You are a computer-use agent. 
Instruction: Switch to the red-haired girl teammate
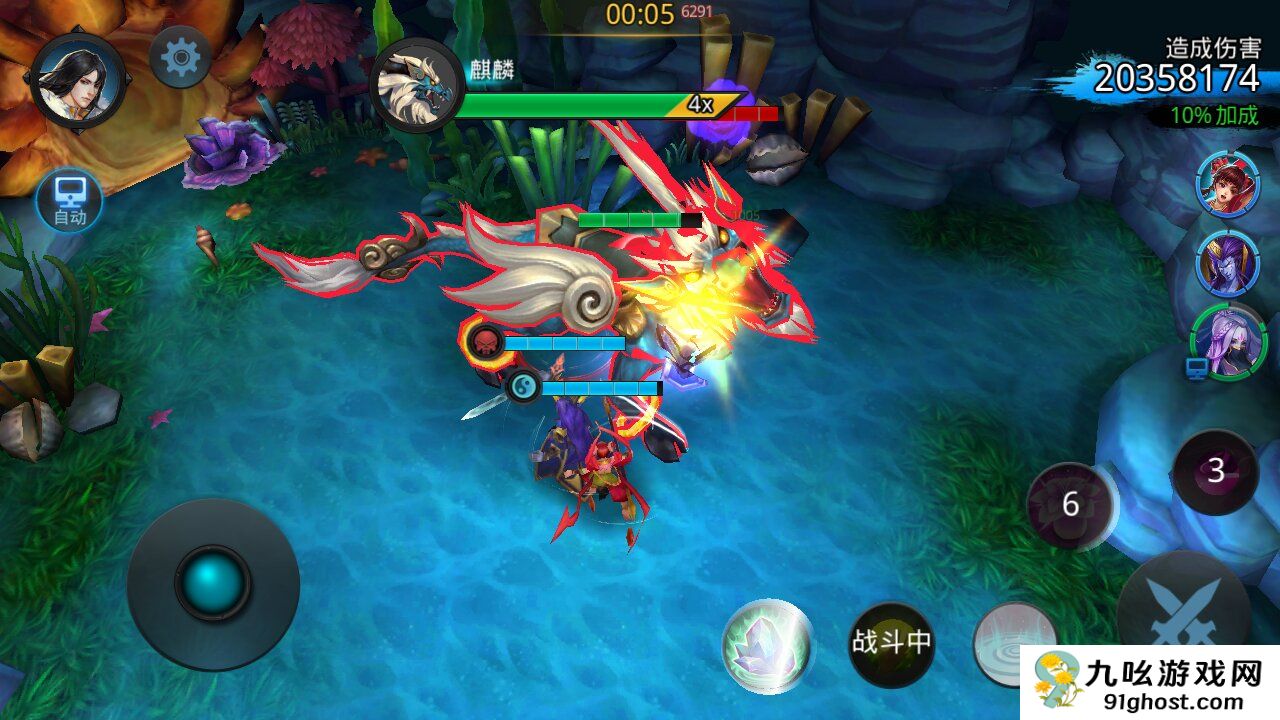[x=1227, y=183]
